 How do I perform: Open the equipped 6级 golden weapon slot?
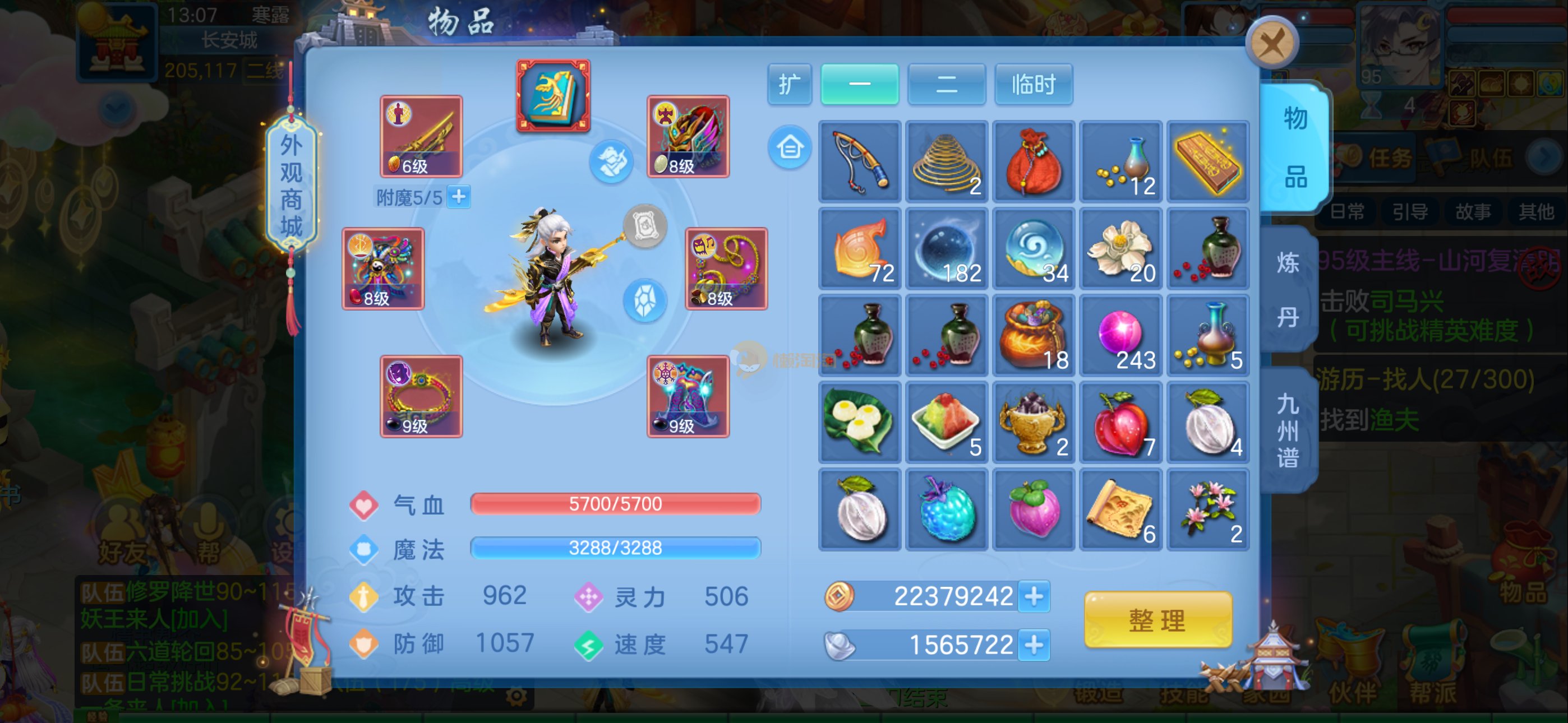(x=421, y=136)
